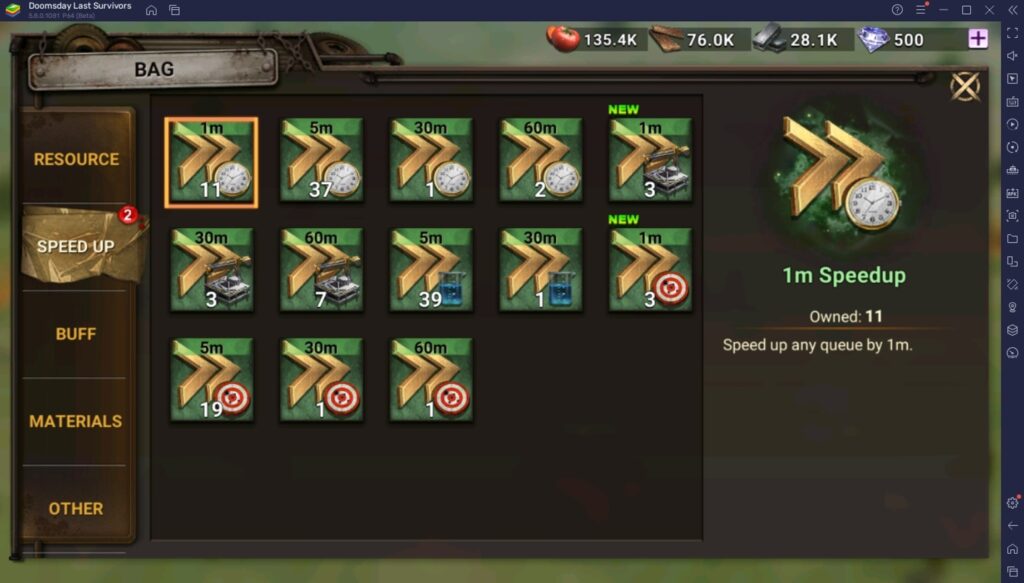The image size is (1024, 583).
Task: Select the 5m research speedup with 39 owned
Action: 431,270
